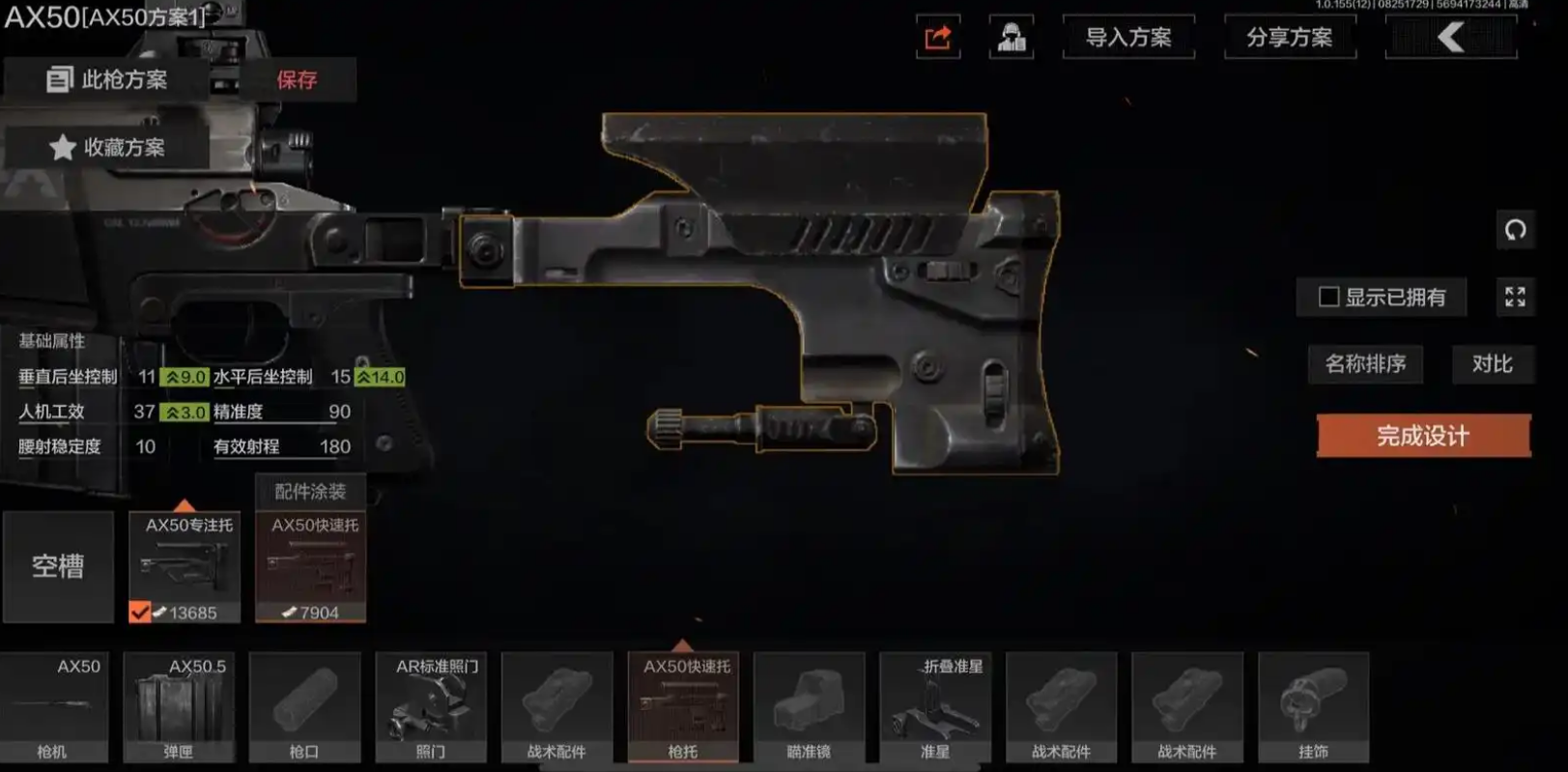Image resolution: width=1568 pixels, height=772 pixels.
Task: Open 导入方案 import loadout
Action: [x=1127, y=38]
